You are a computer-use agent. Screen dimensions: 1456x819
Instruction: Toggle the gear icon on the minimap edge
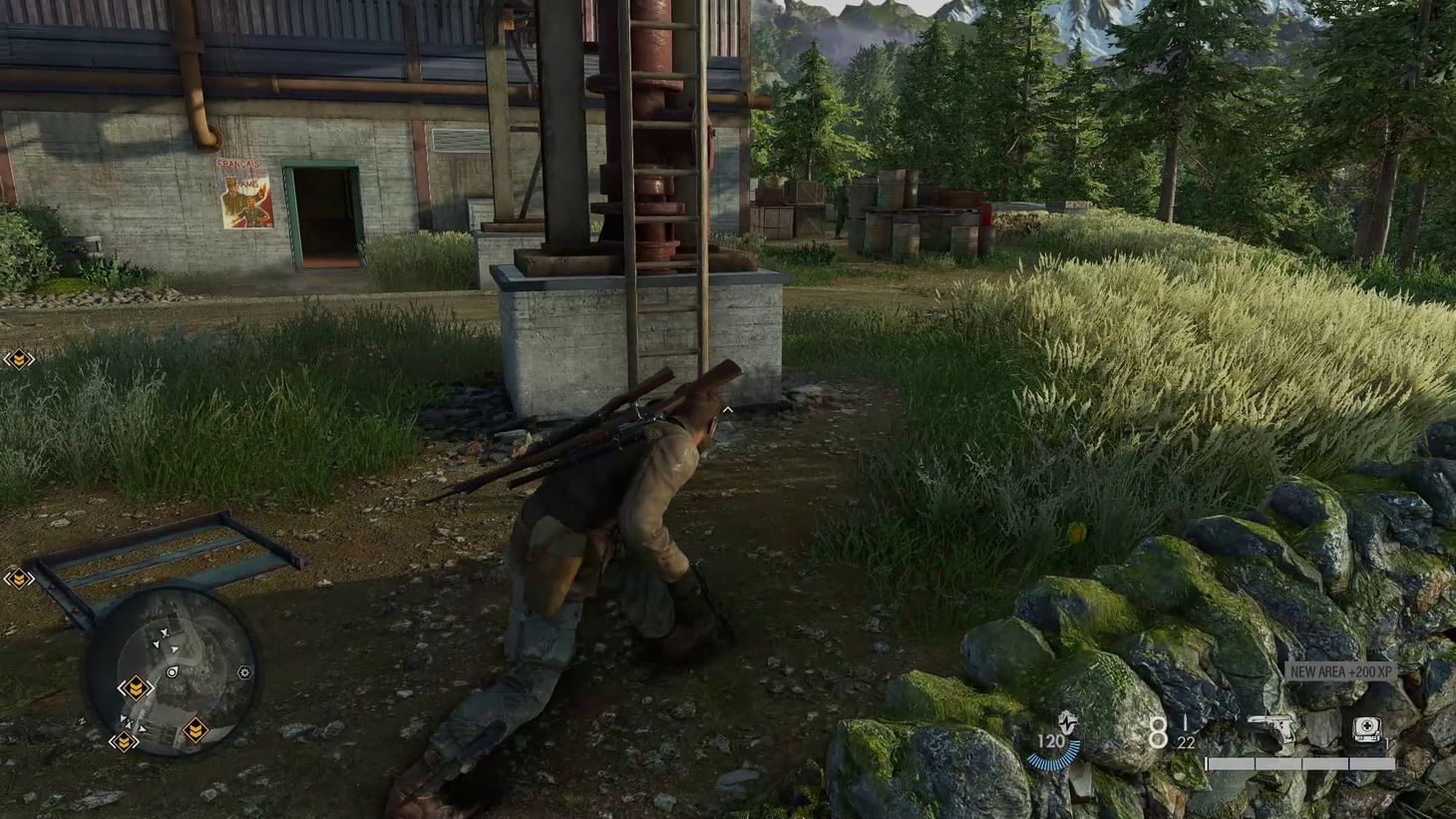pos(244,672)
